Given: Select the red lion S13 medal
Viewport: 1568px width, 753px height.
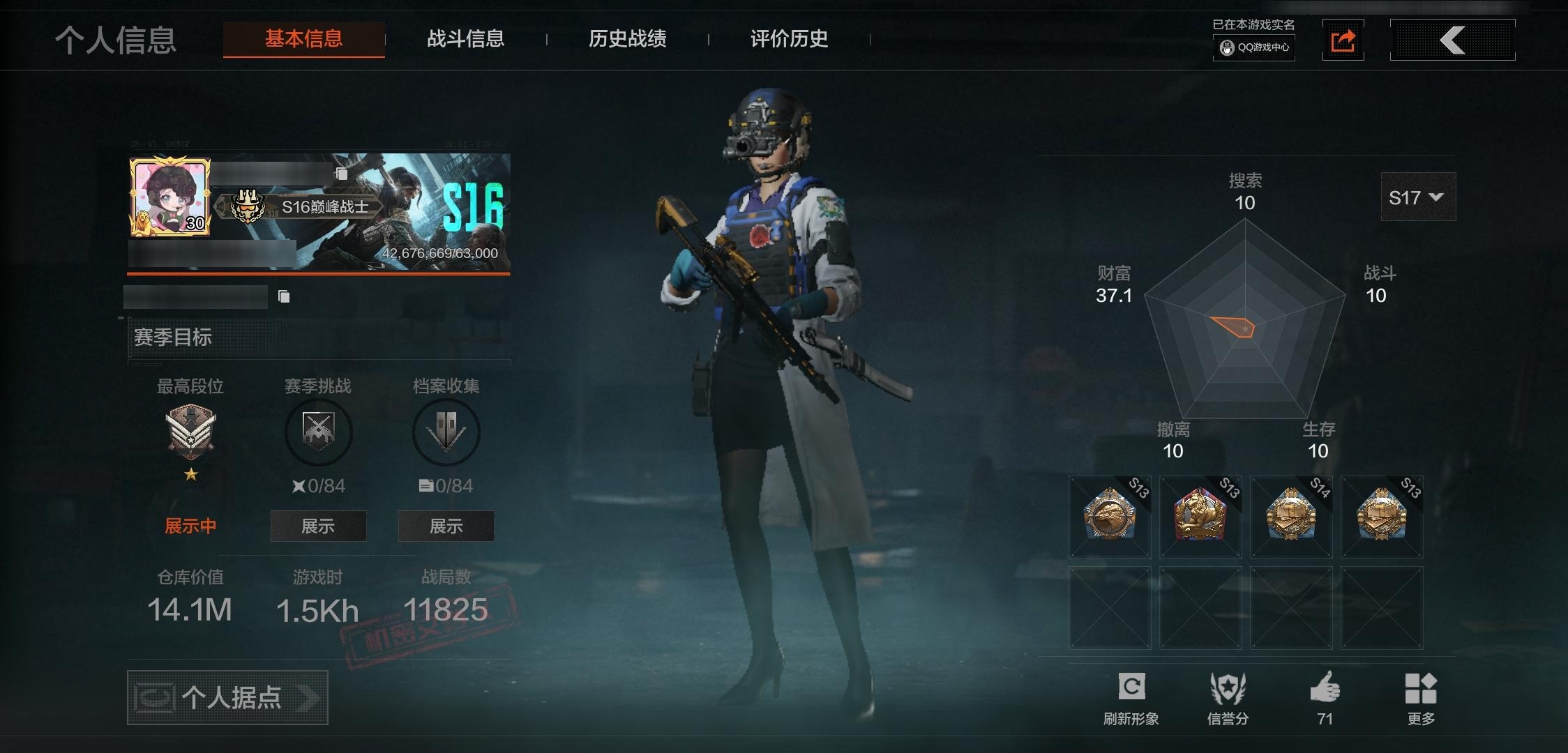Looking at the screenshot, I should (x=1200, y=517).
